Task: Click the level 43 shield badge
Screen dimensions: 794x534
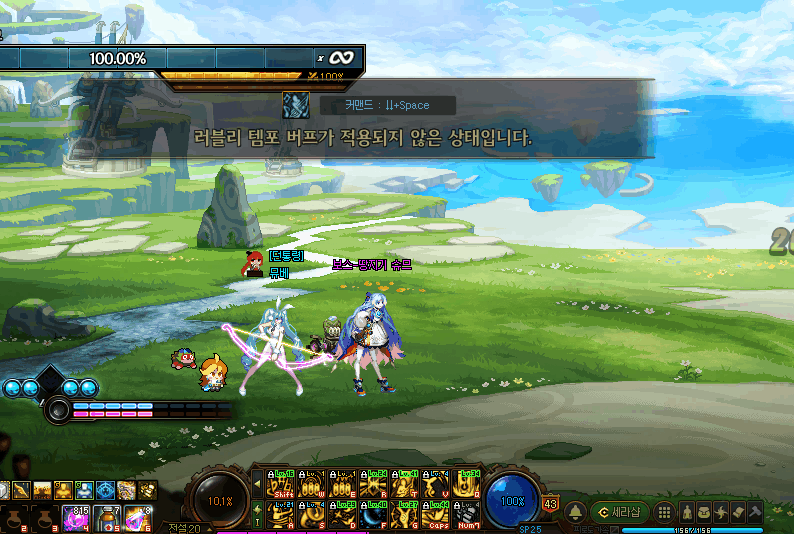Action: pos(550,503)
